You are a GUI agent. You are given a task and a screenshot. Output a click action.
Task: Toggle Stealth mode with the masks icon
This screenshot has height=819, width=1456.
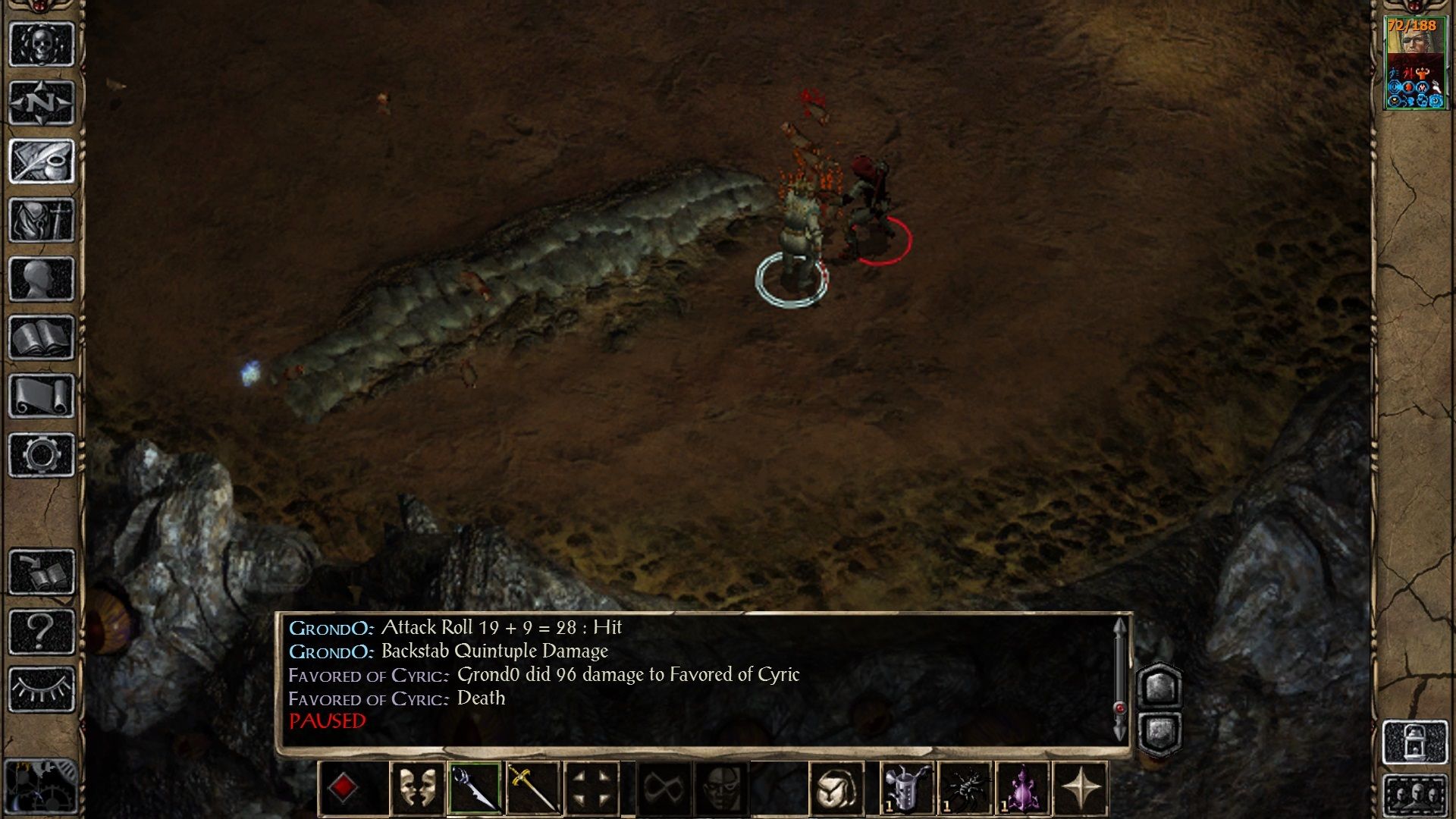419,789
